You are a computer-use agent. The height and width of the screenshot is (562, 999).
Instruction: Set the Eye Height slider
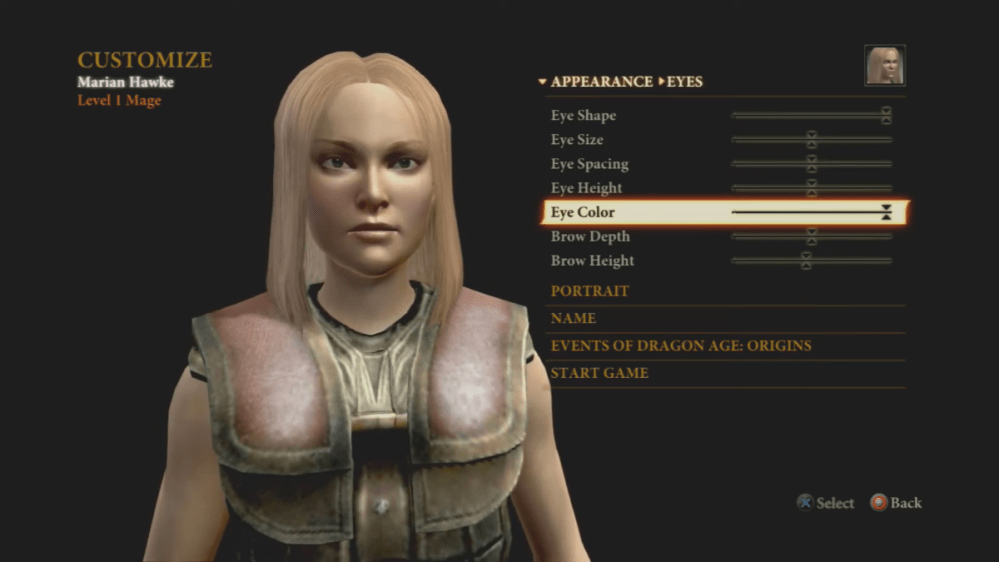point(811,188)
